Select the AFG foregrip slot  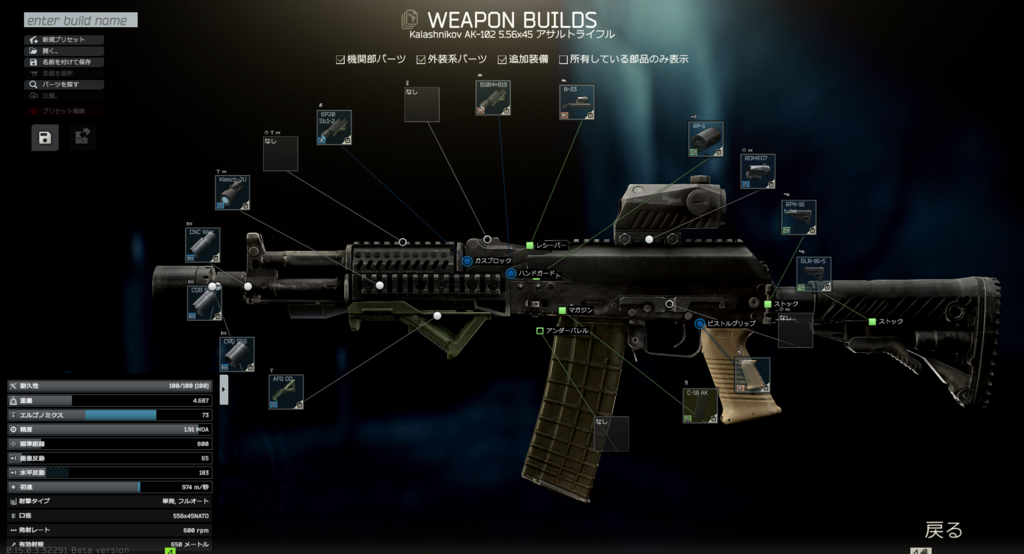[285, 392]
